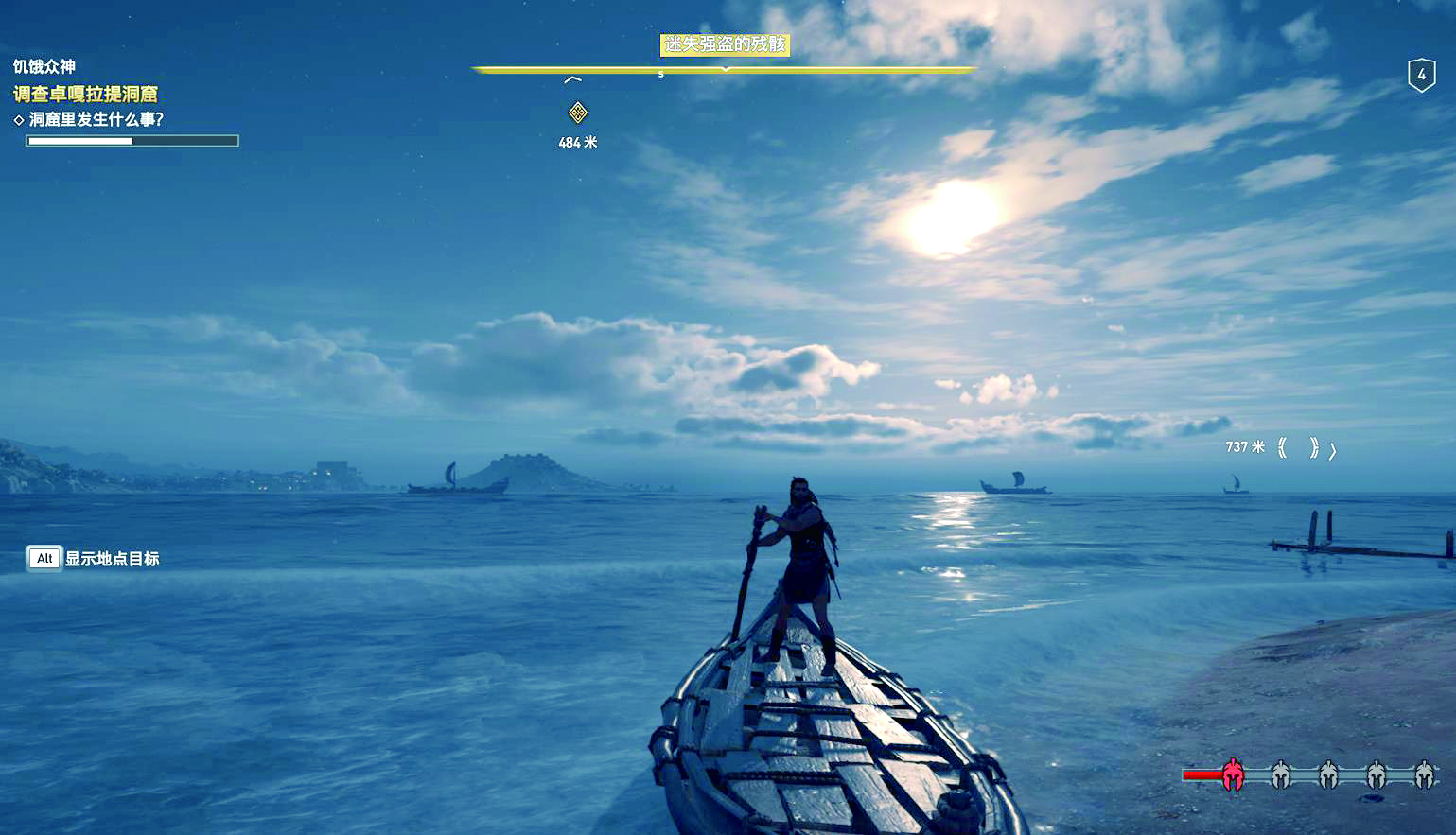Click the quest objective tracker title
The image size is (1456, 835).
click(x=85, y=94)
